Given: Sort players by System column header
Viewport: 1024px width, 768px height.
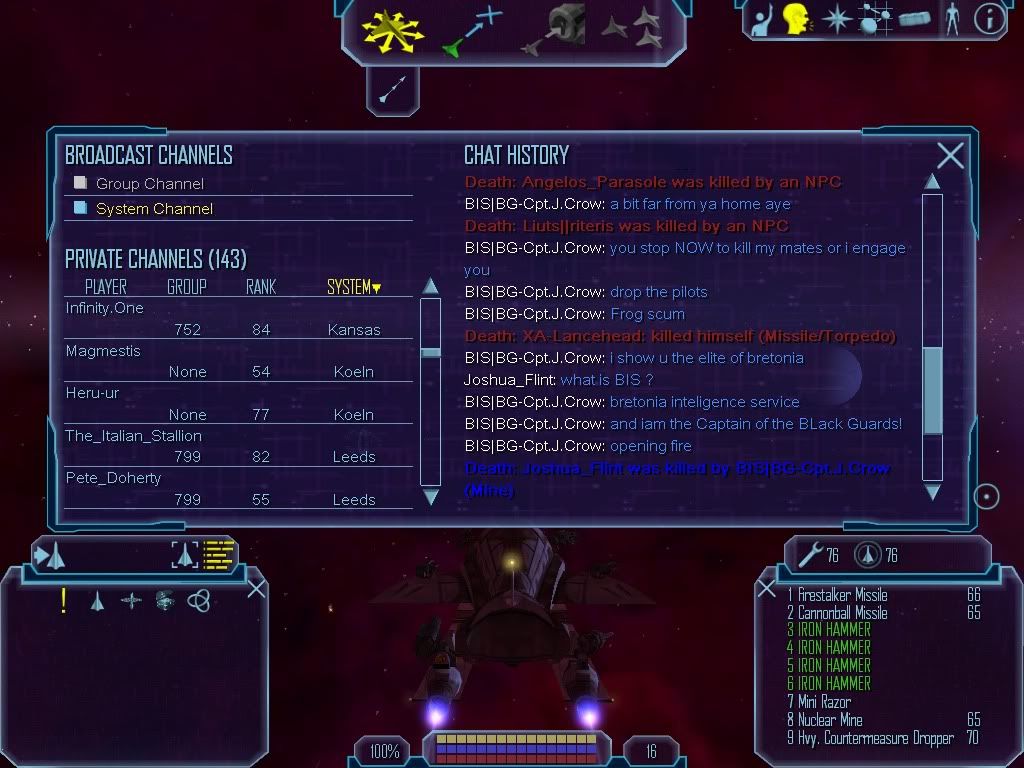Looking at the screenshot, I should point(353,287).
